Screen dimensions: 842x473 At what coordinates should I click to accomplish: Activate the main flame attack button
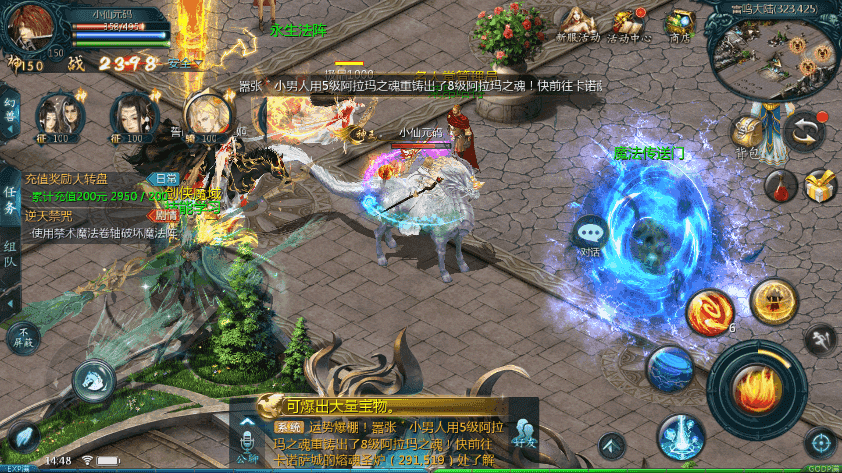pyautogui.click(x=757, y=389)
